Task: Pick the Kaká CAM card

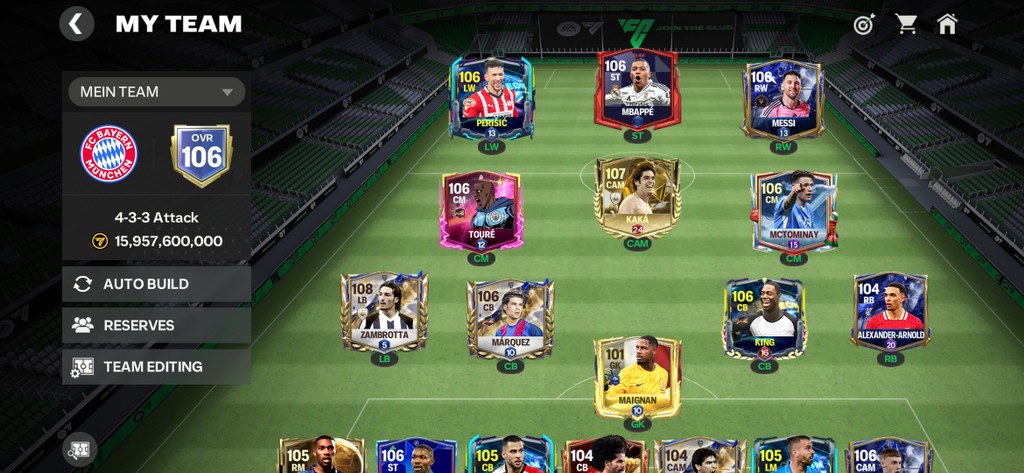Action: [637, 197]
